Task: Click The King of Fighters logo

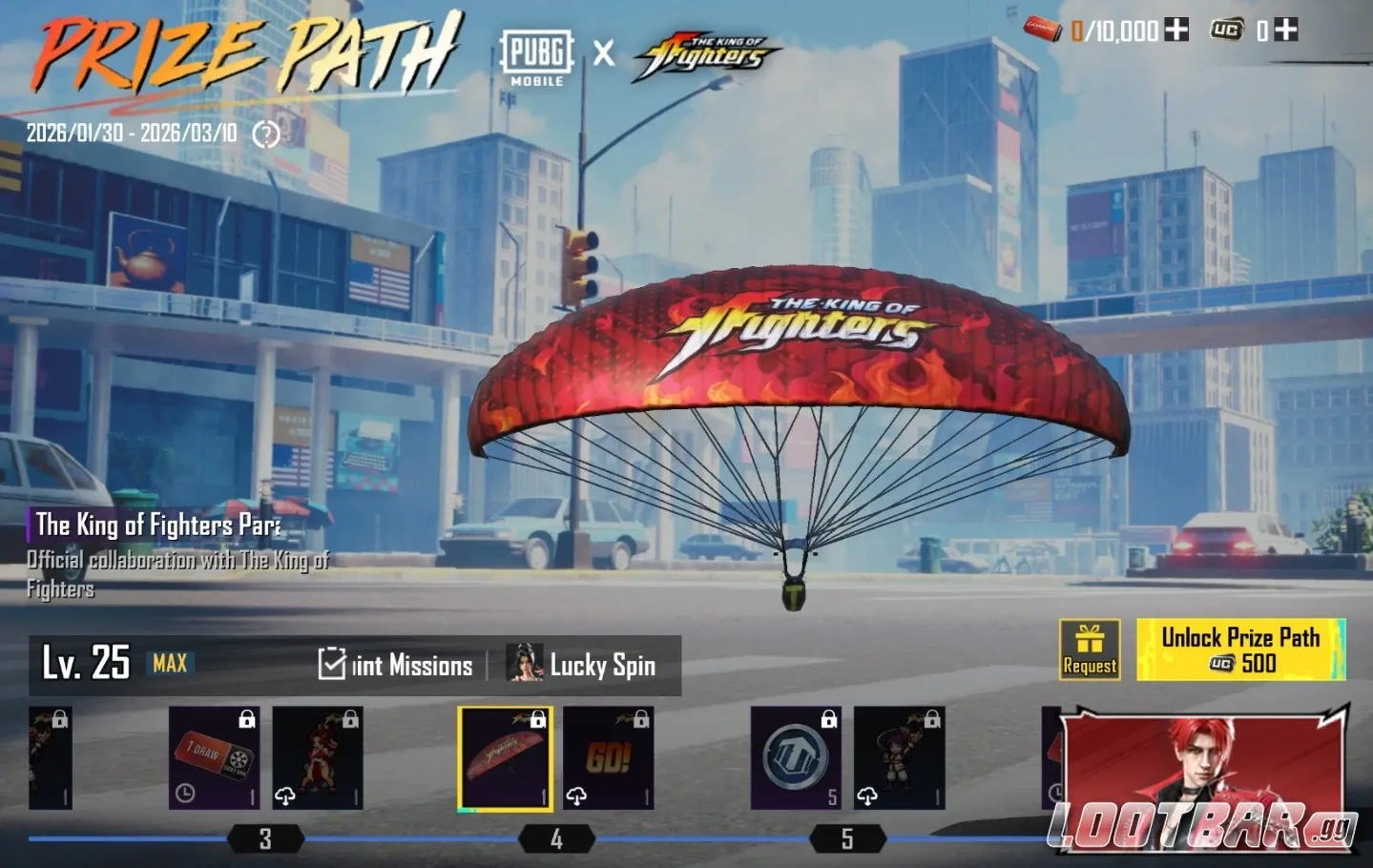Action: click(697, 54)
